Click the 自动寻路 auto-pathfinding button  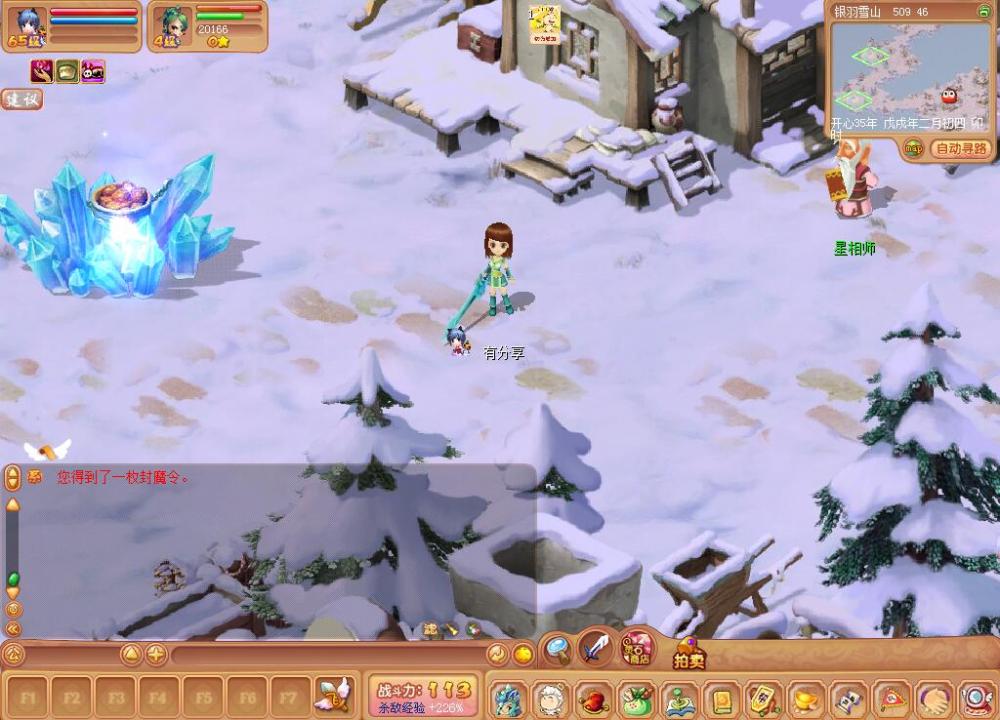pos(960,149)
